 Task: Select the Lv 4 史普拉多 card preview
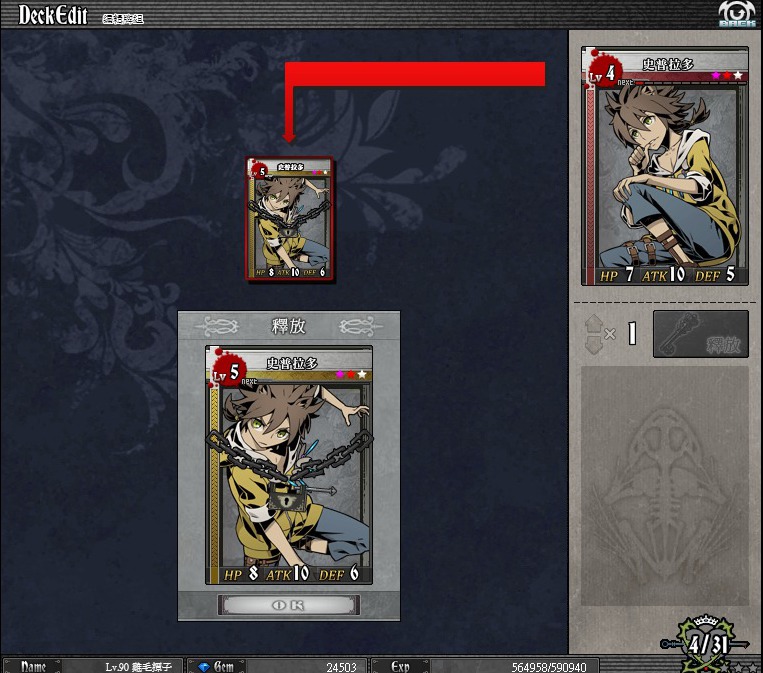[x=663, y=165]
